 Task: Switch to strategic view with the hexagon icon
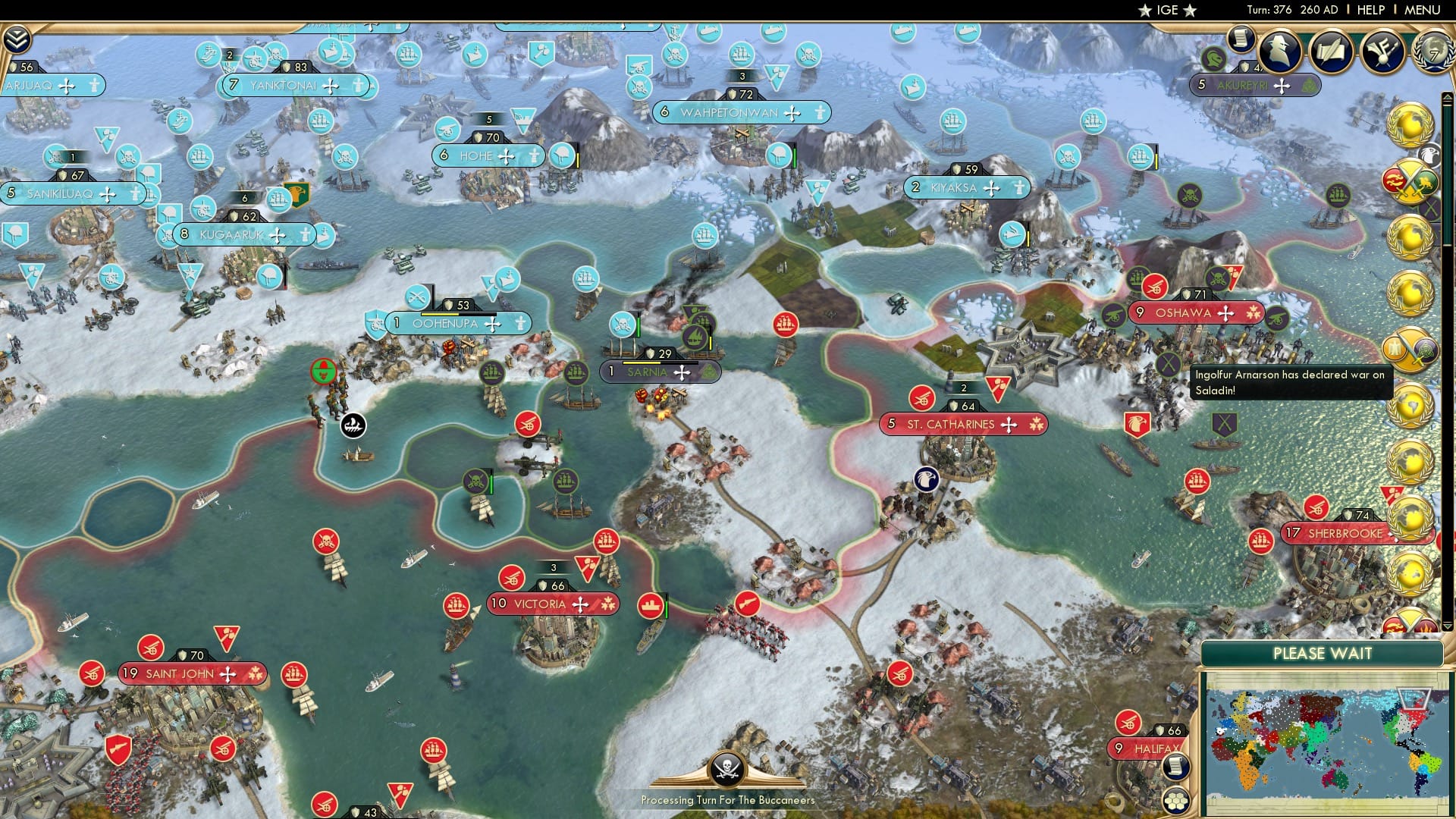tap(1176, 801)
